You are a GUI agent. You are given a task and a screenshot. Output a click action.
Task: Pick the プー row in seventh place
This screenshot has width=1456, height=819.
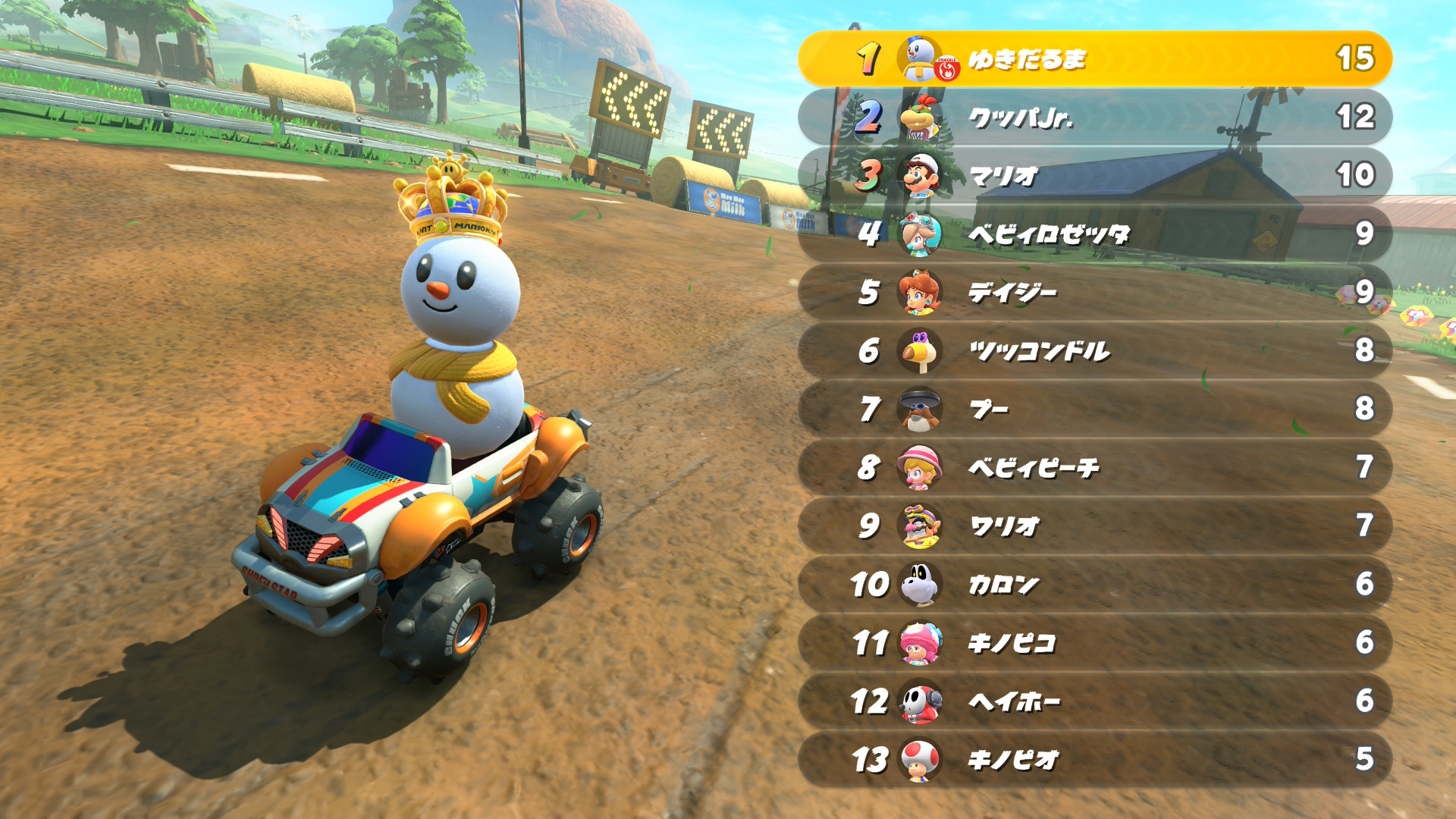coord(1094,409)
